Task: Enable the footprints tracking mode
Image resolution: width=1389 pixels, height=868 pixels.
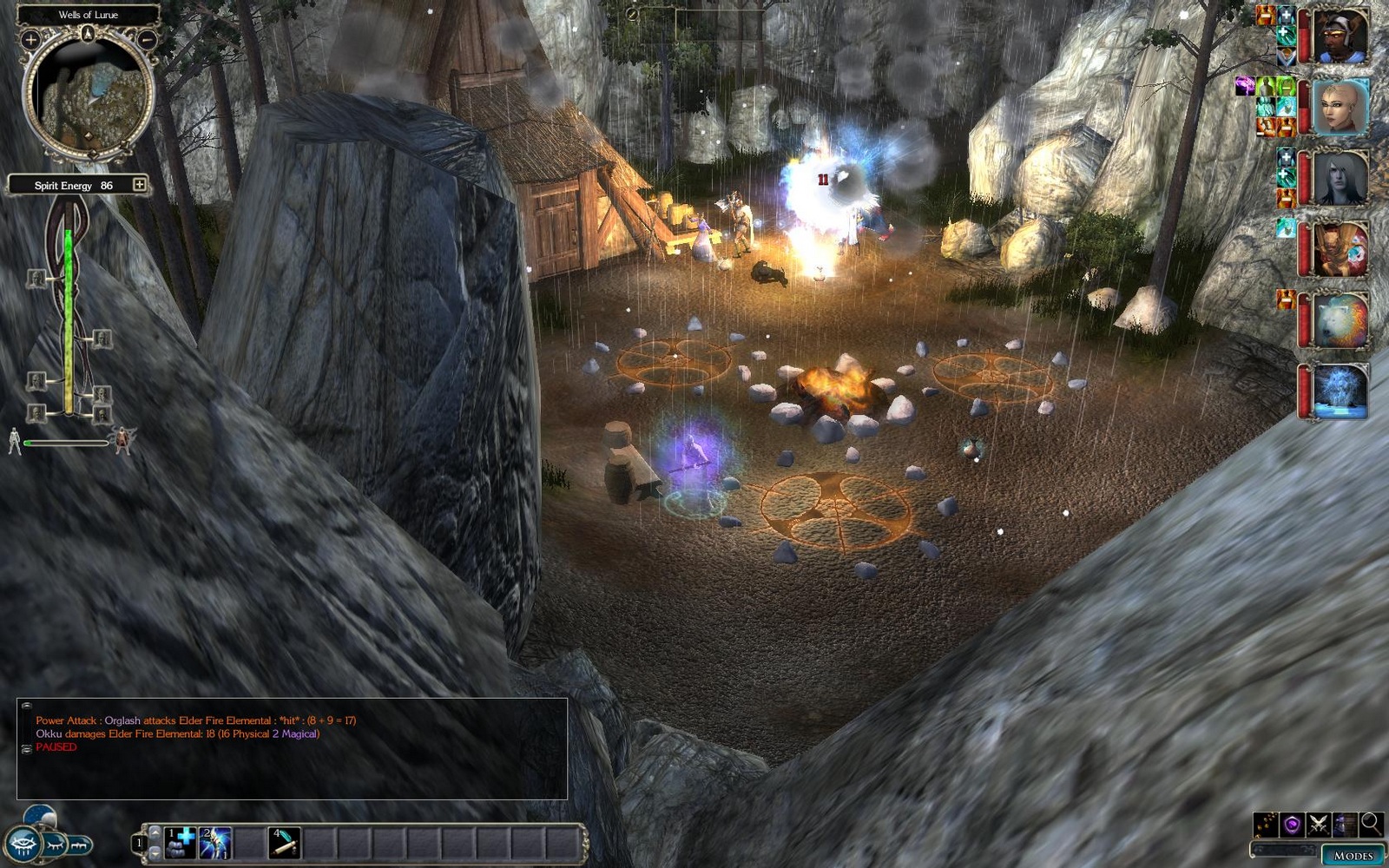Action: (1266, 824)
